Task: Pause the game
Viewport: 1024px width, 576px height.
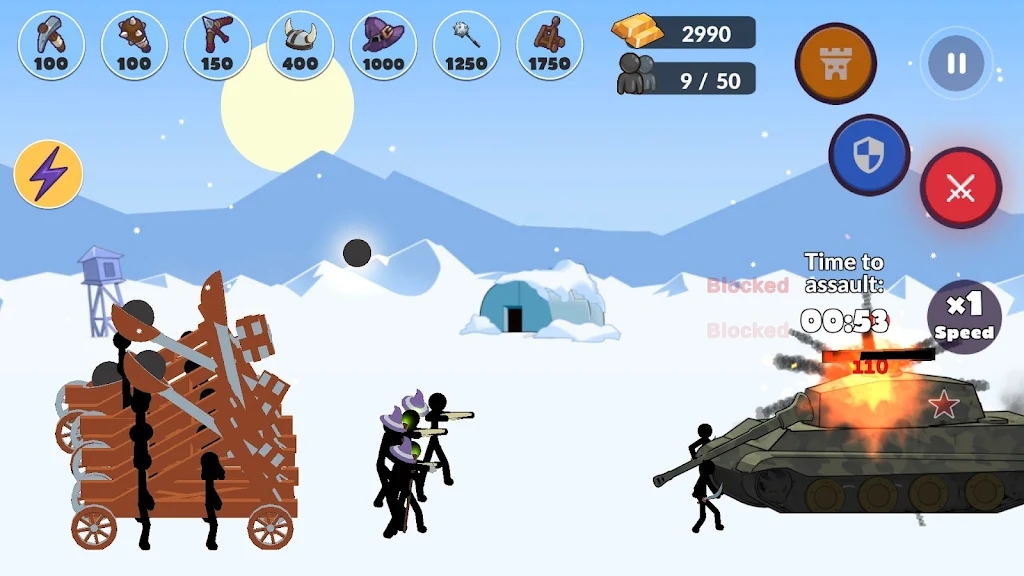Action: [956, 64]
